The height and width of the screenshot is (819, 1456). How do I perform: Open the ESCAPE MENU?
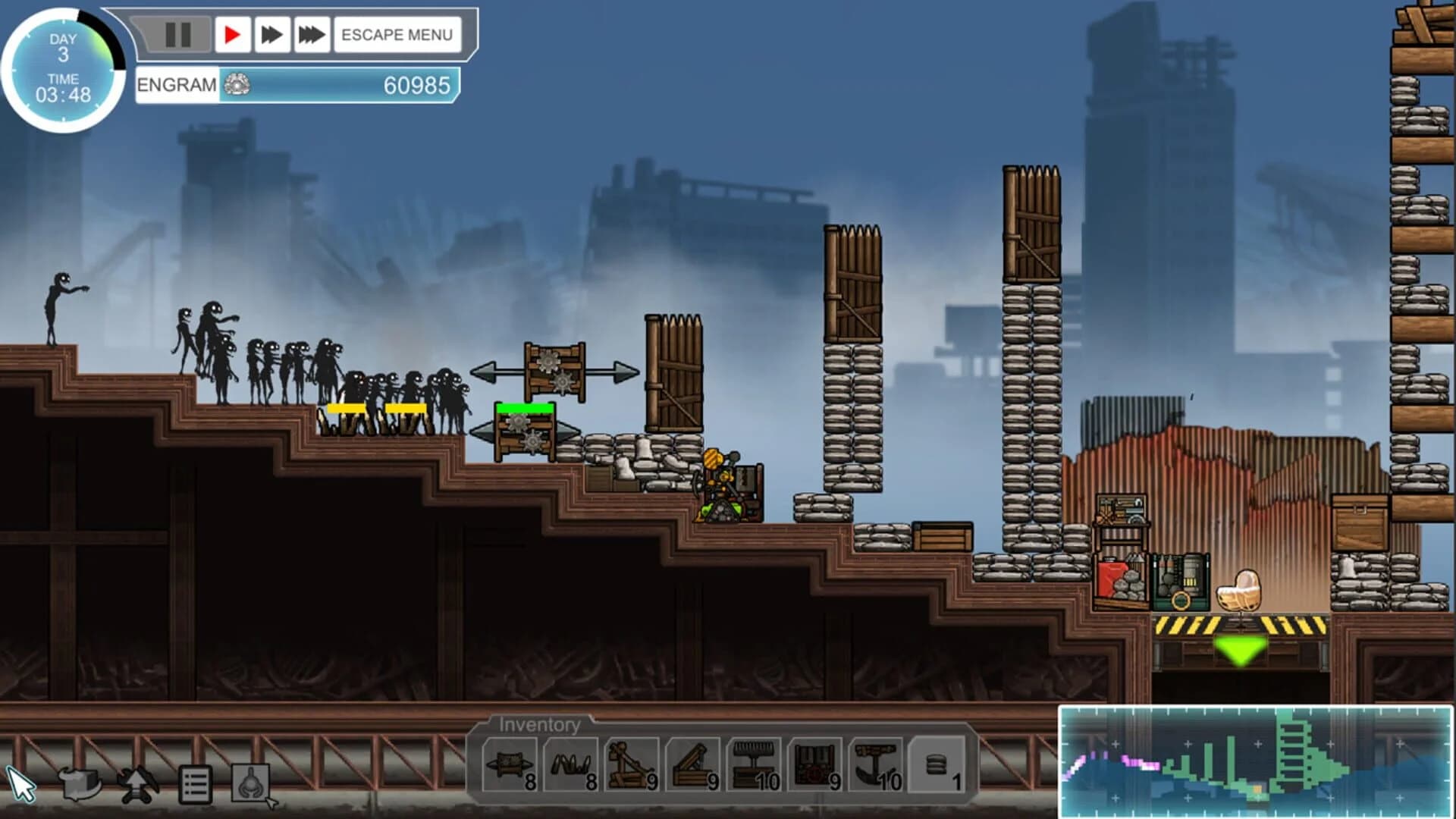coord(397,33)
